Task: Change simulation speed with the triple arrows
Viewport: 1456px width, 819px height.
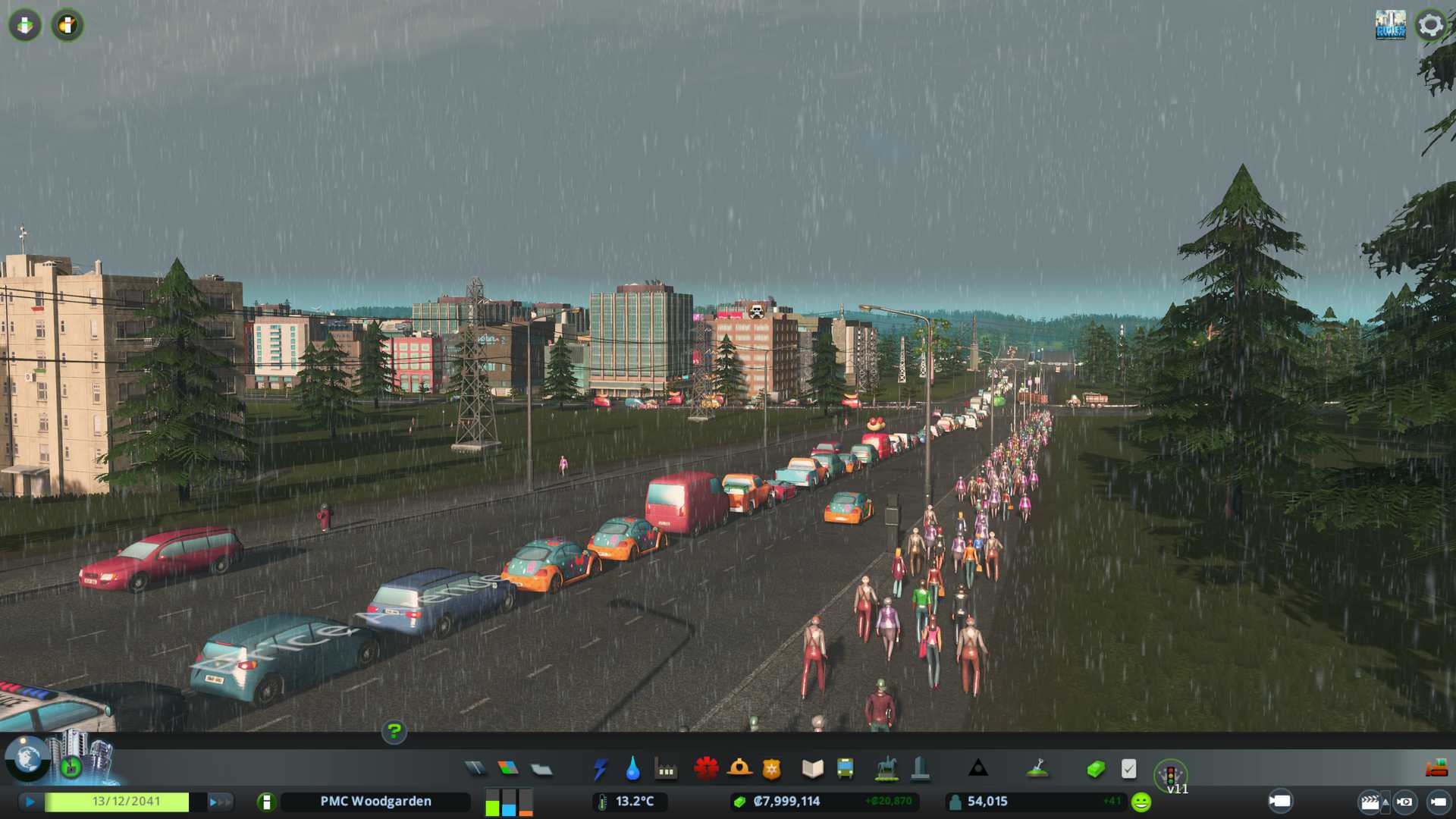Action: click(220, 802)
